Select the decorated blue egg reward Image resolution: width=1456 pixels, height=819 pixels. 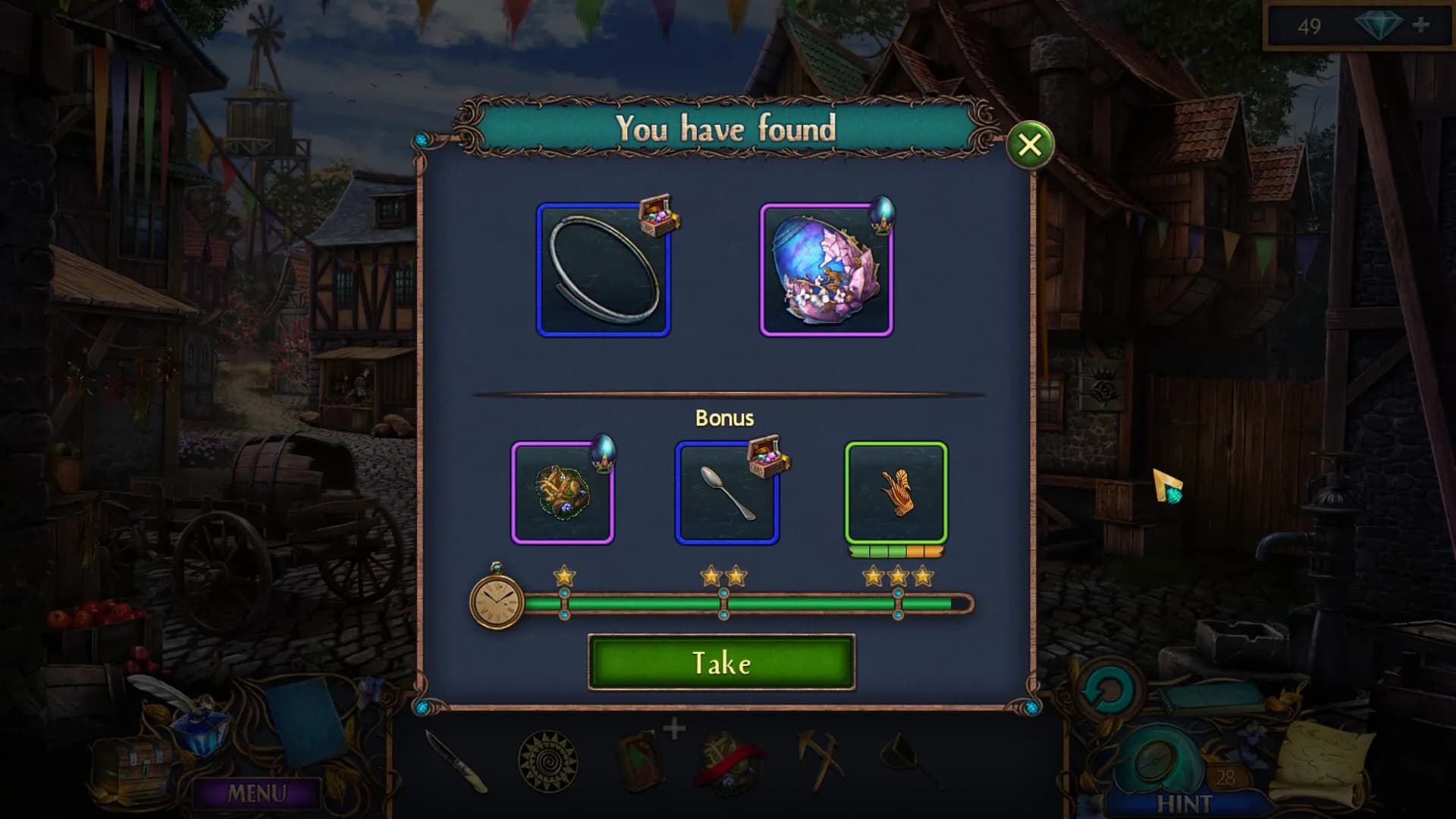coord(826,270)
